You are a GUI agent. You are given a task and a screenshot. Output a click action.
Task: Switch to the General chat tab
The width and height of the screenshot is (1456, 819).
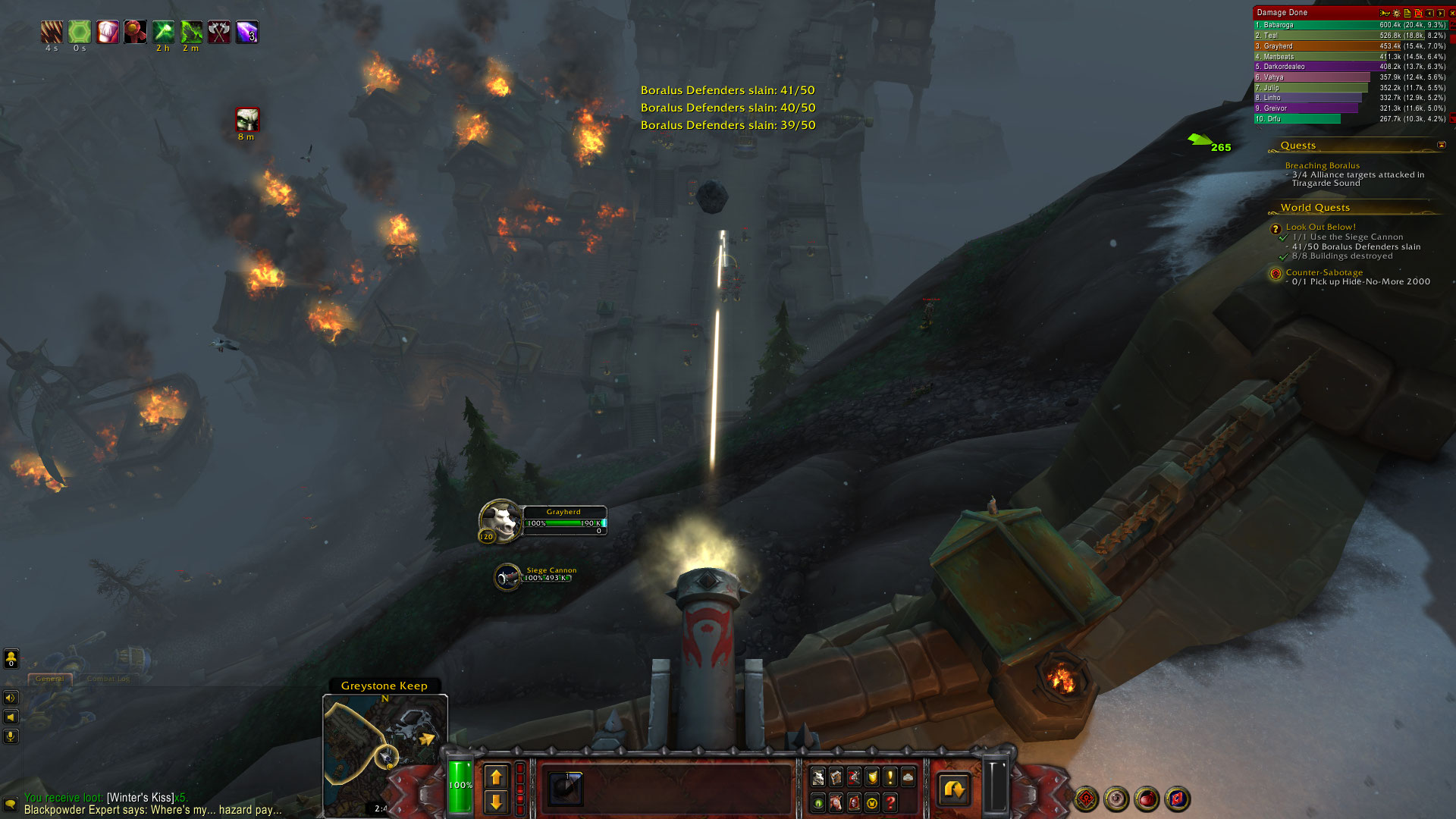pos(50,679)
